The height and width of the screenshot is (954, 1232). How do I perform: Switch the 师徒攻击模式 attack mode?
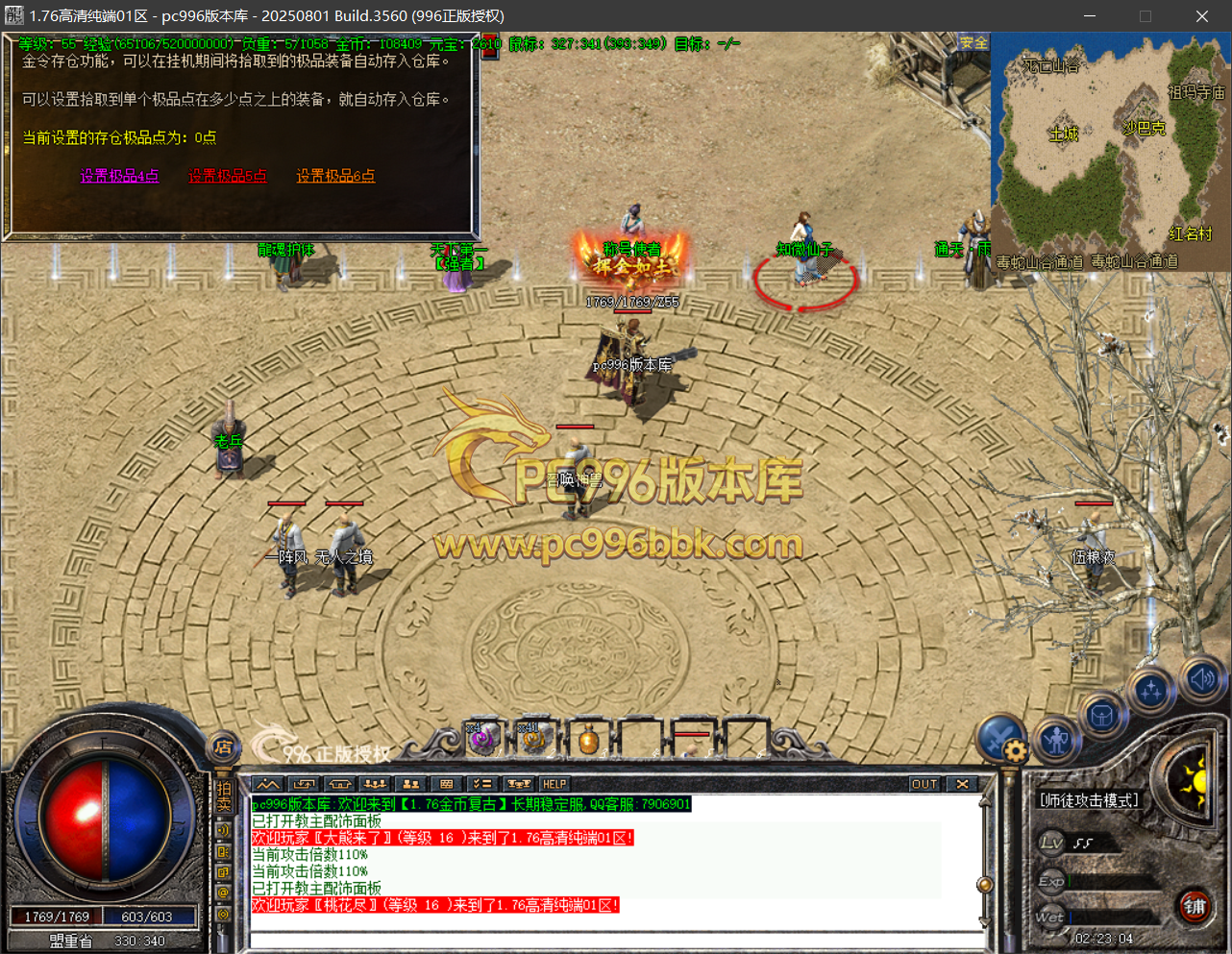tap(1089, 799)
